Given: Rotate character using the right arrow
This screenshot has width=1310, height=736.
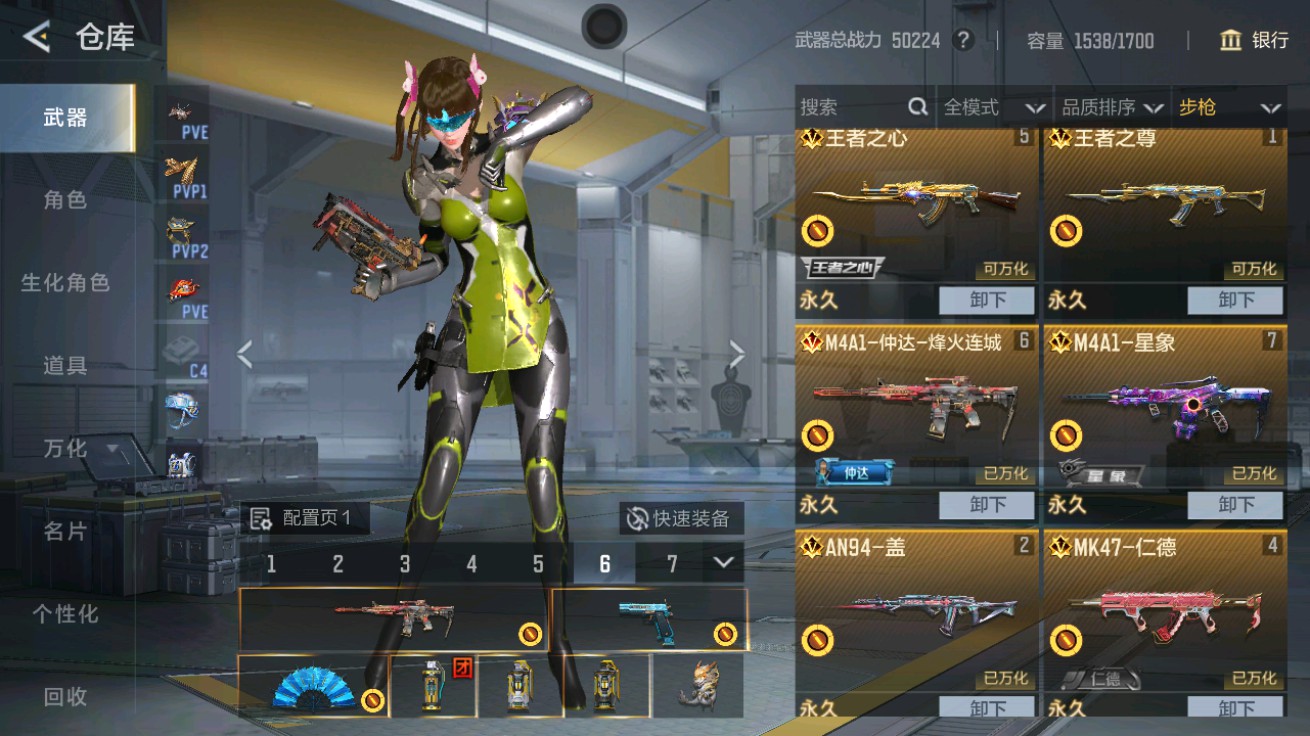Looking at the screenshot, I should (738, 352).
